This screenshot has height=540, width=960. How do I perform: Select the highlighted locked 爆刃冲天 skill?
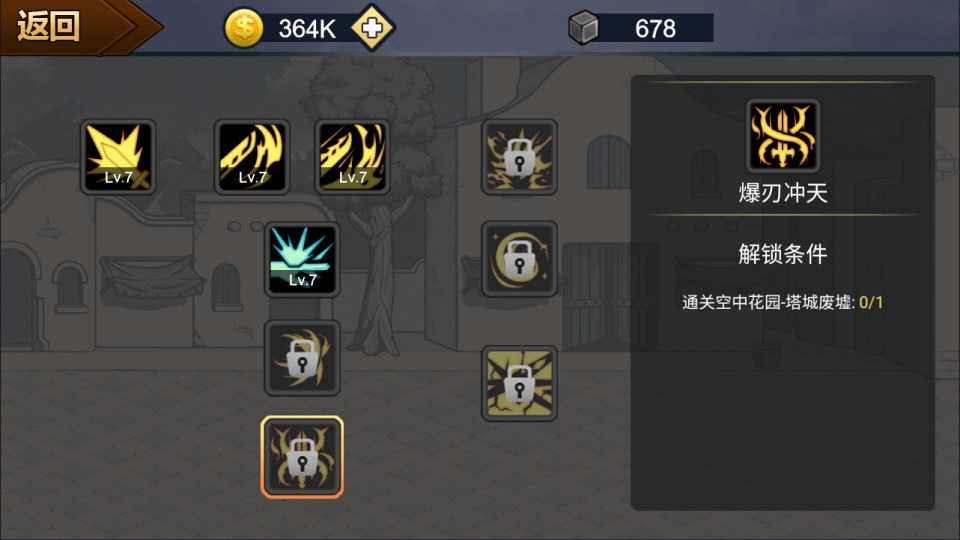click(302, 456)
